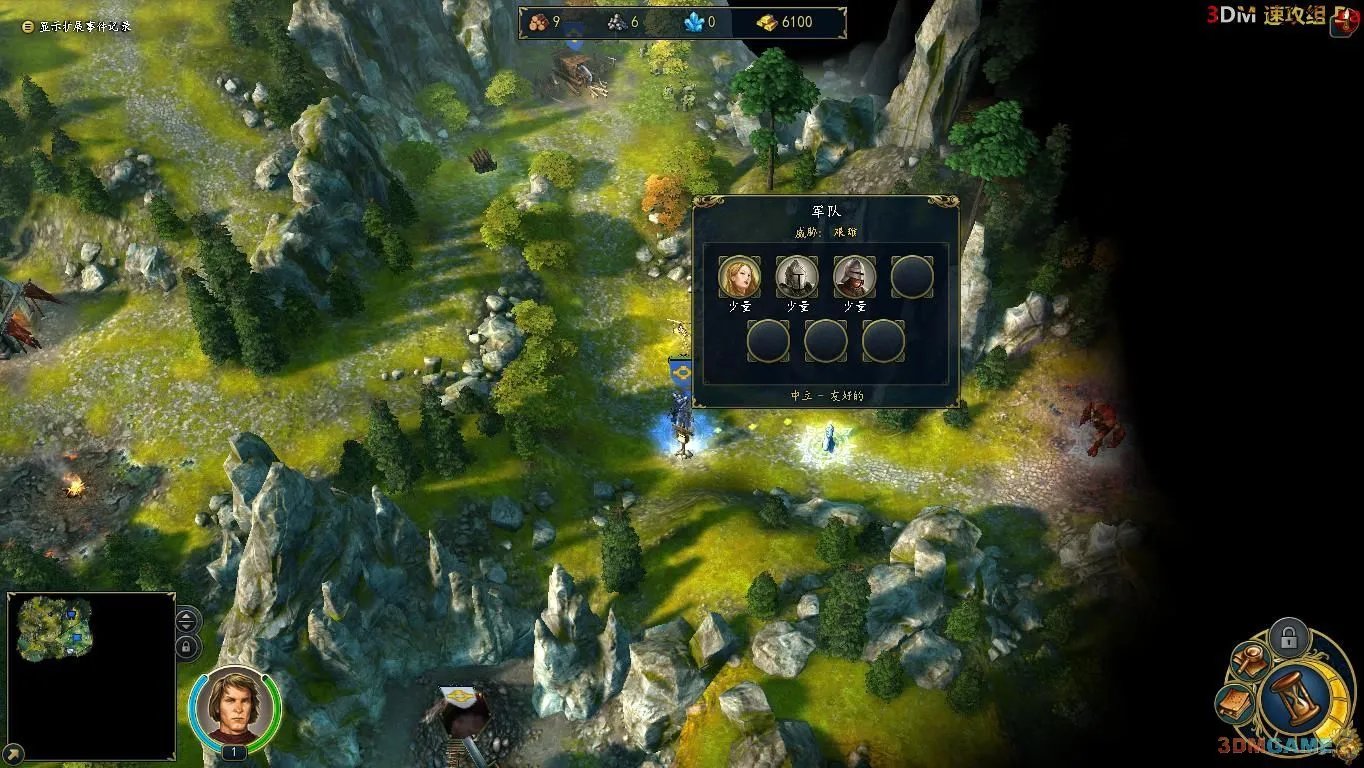This screenshot has width=1364, height=768.
Task: Select the magnifying glass map tool icon
Action: pyautogui.click(x=1248, y=660)
